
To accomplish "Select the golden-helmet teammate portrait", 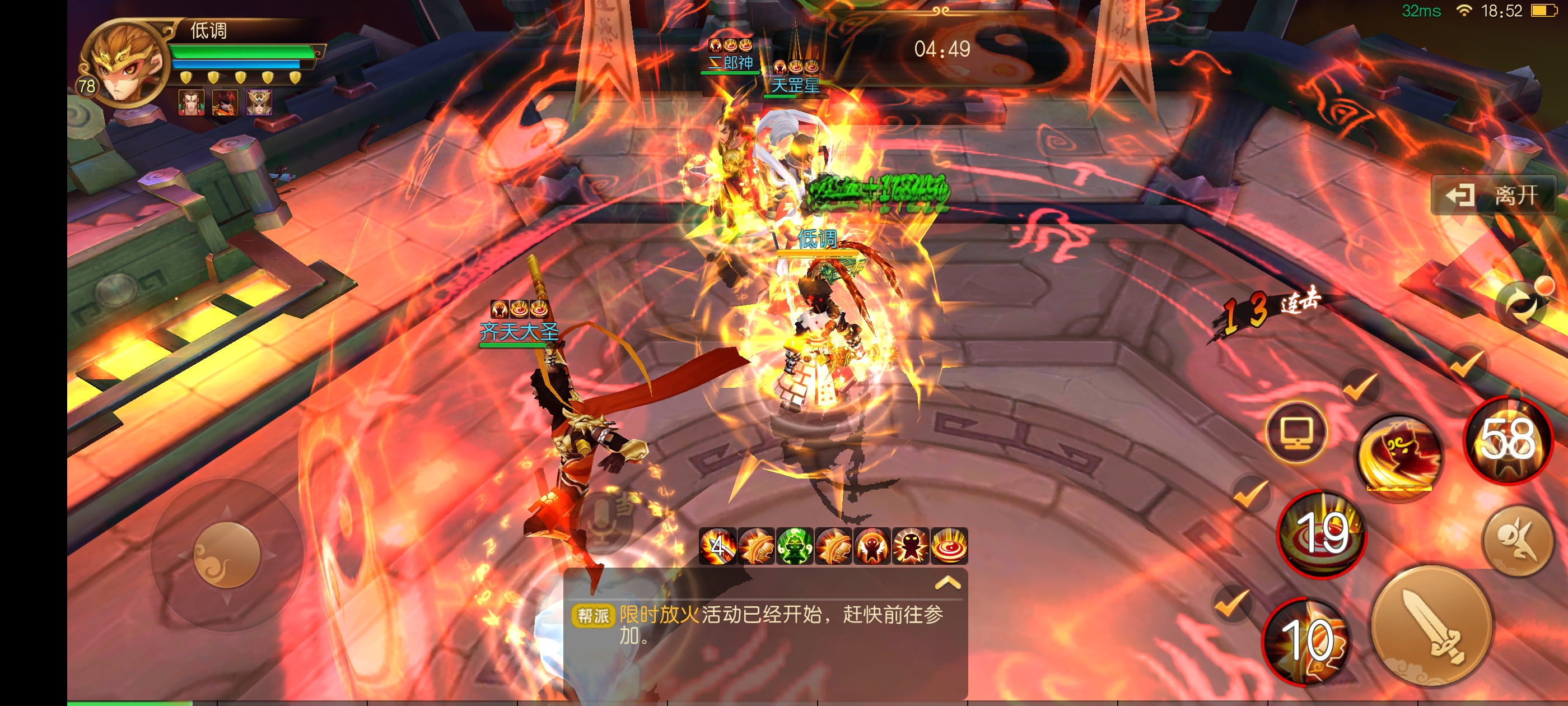I will pyautogui.click(x=259, y=103).
